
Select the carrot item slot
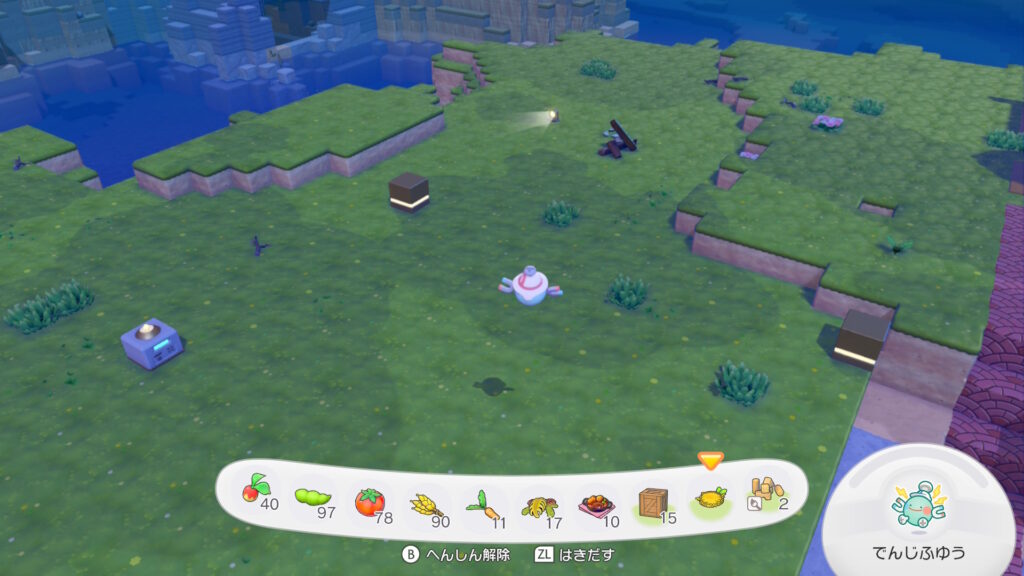tap(482, 502)
